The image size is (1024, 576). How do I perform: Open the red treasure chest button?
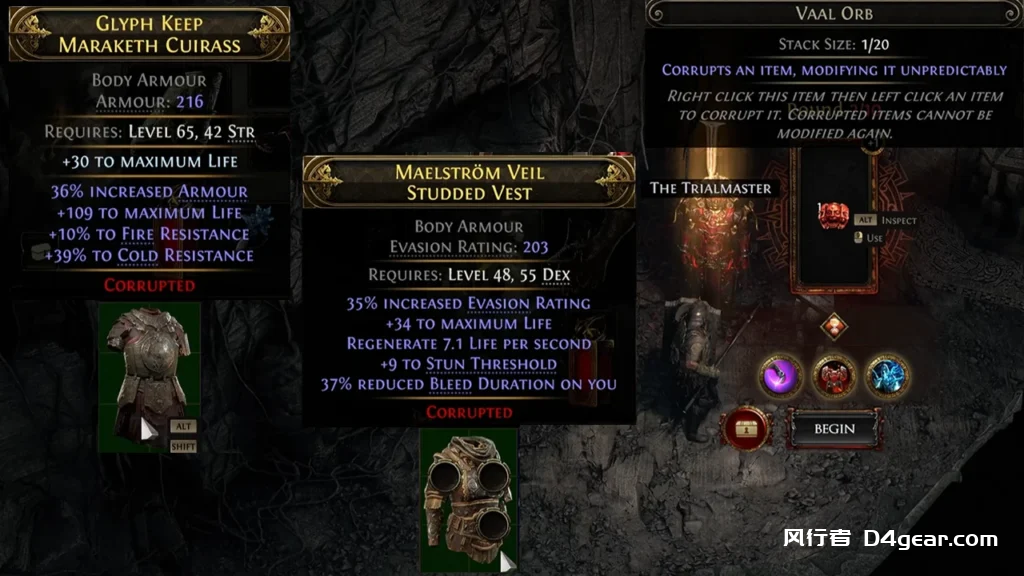point(746,428)
